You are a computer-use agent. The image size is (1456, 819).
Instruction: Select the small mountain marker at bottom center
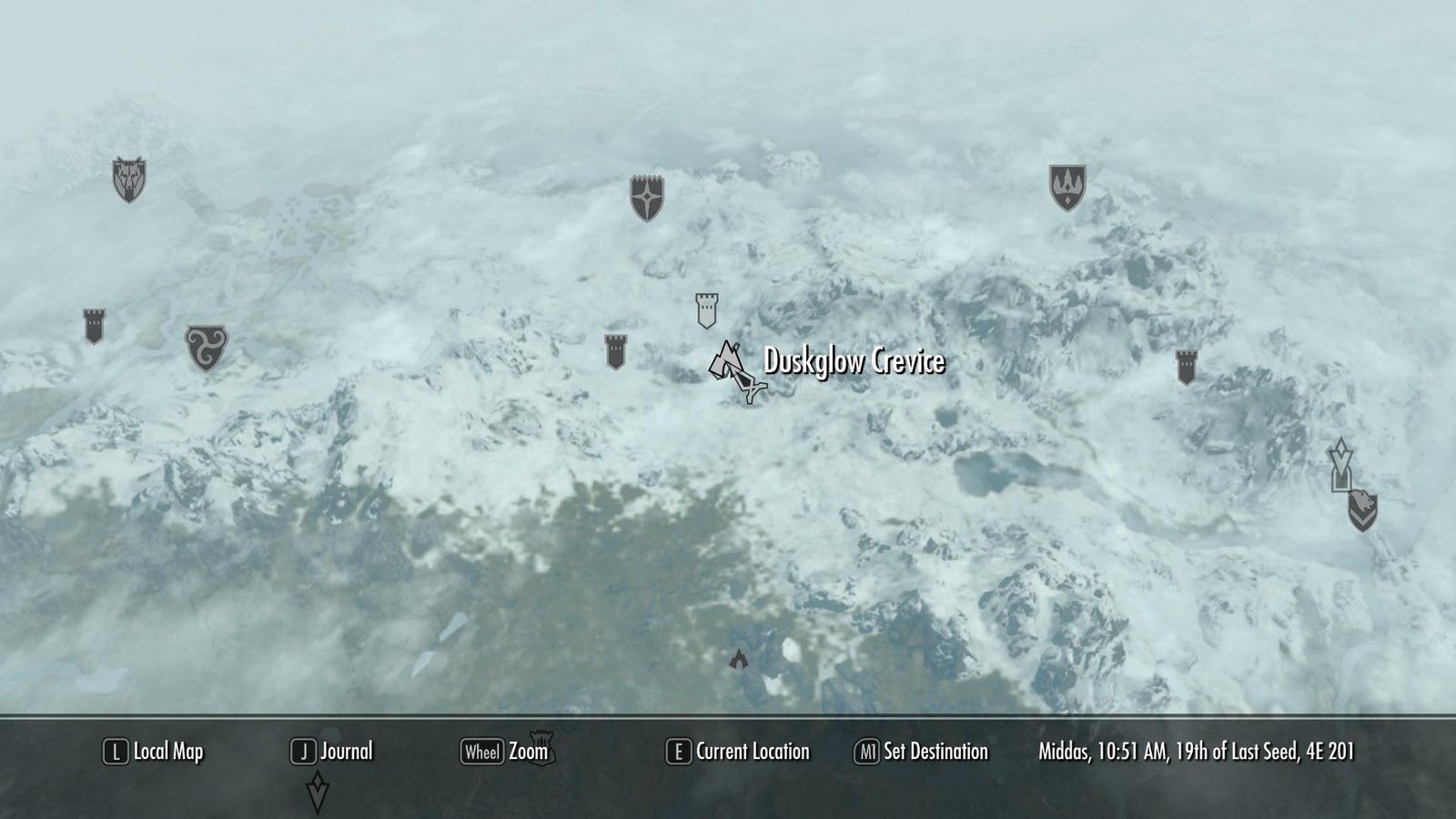(x=739, y=658)
